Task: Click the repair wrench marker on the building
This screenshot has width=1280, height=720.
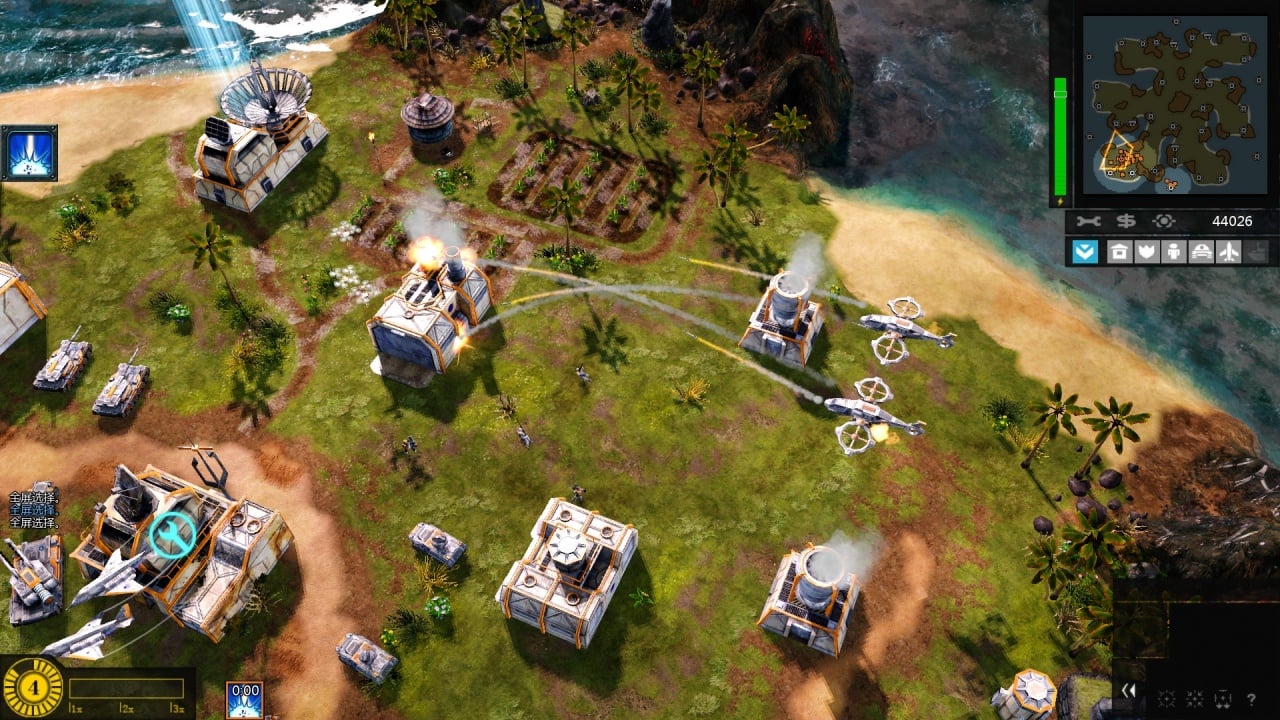Action: click(173, 536)
